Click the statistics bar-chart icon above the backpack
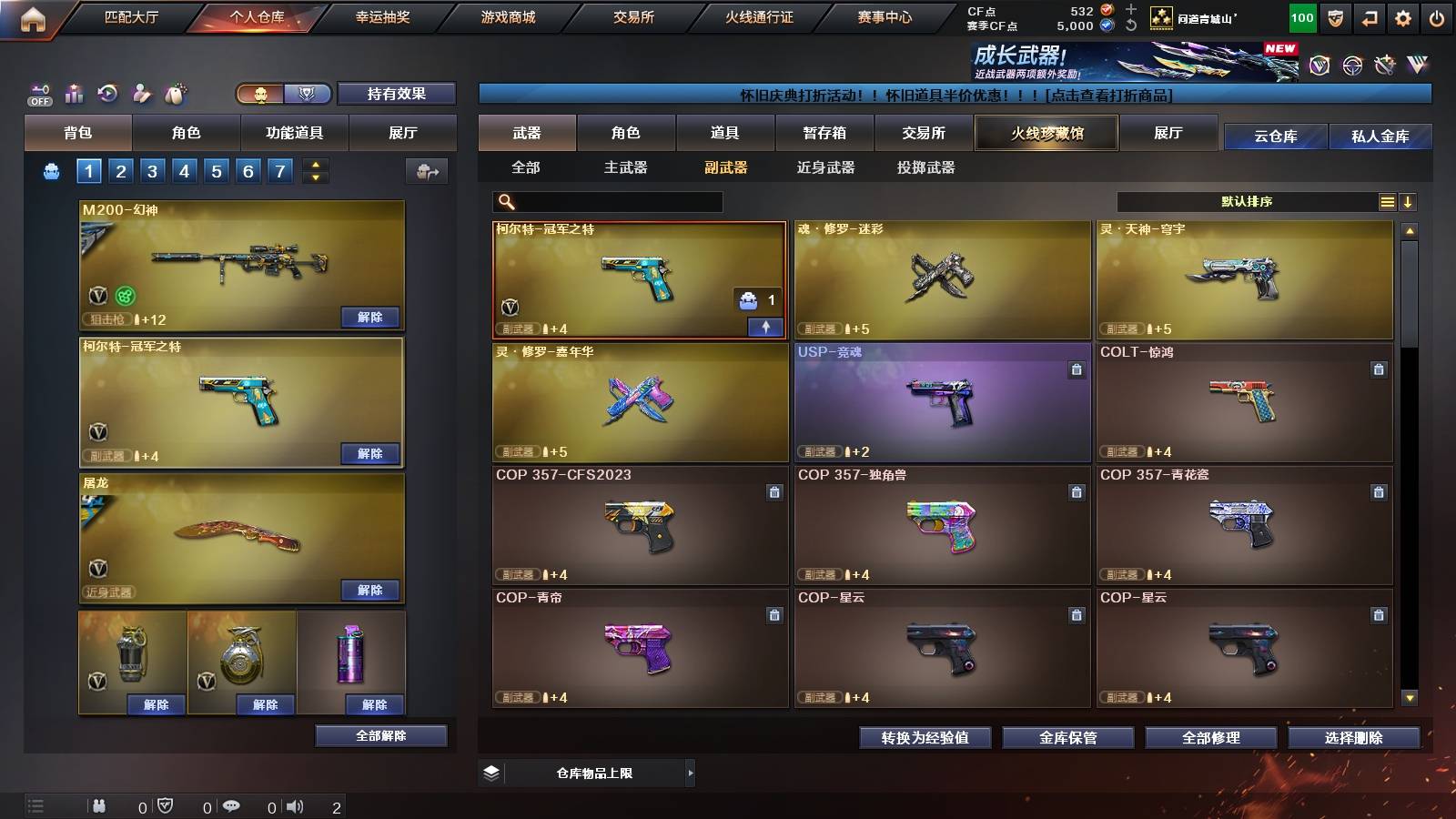Image resolution: width=1456 pixels, height=819 pixels. tap(73, 93)
